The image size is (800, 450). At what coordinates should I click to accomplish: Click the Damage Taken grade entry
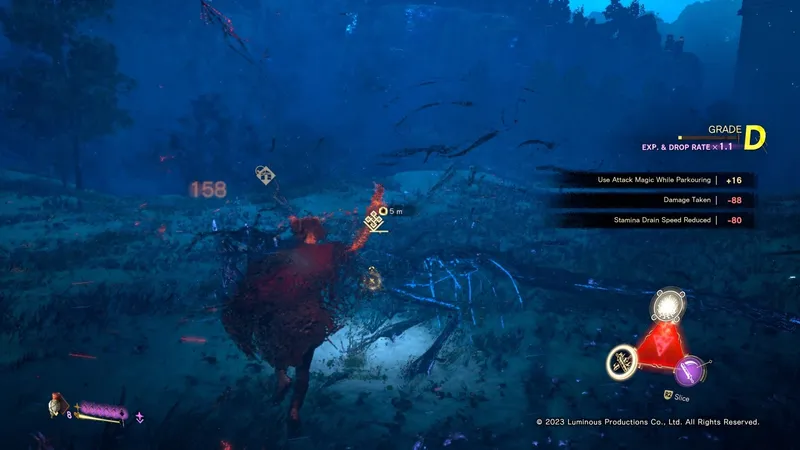[655, 200]
